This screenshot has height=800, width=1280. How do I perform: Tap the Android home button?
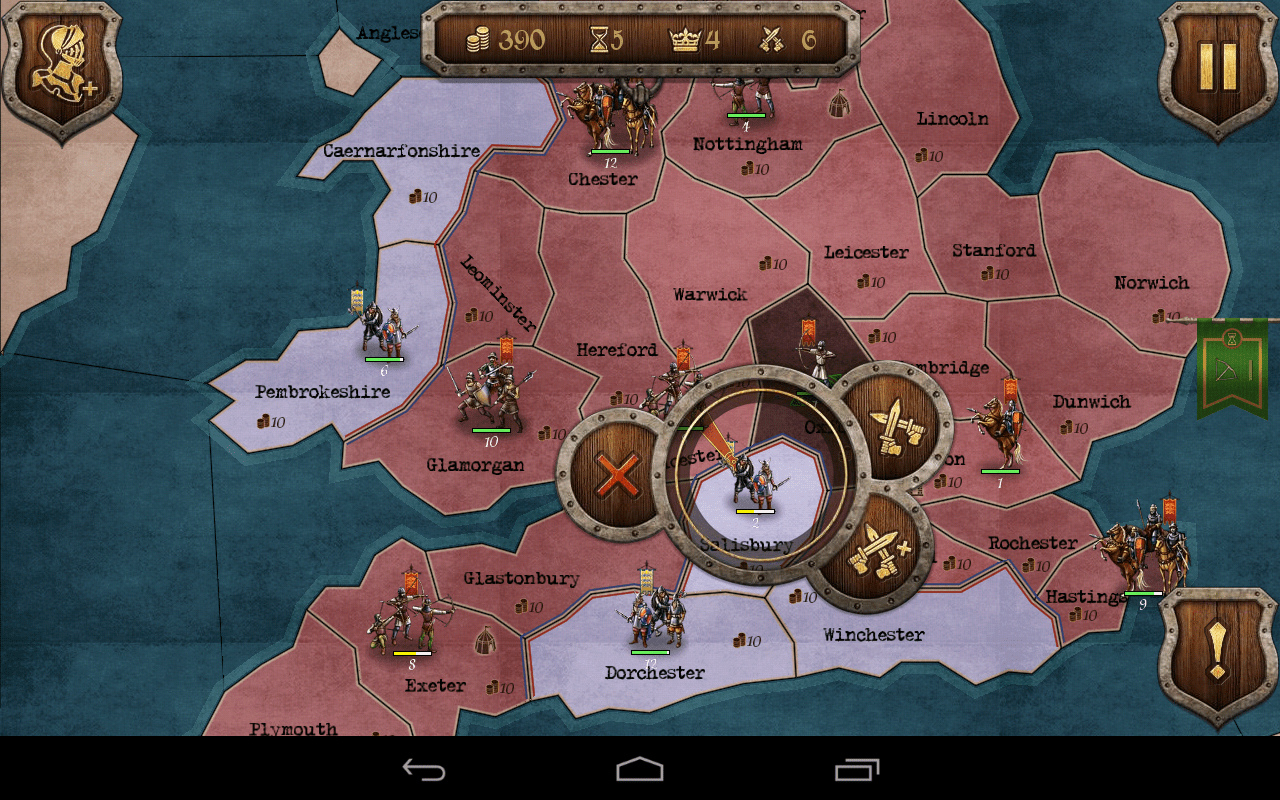click(640, 769)
